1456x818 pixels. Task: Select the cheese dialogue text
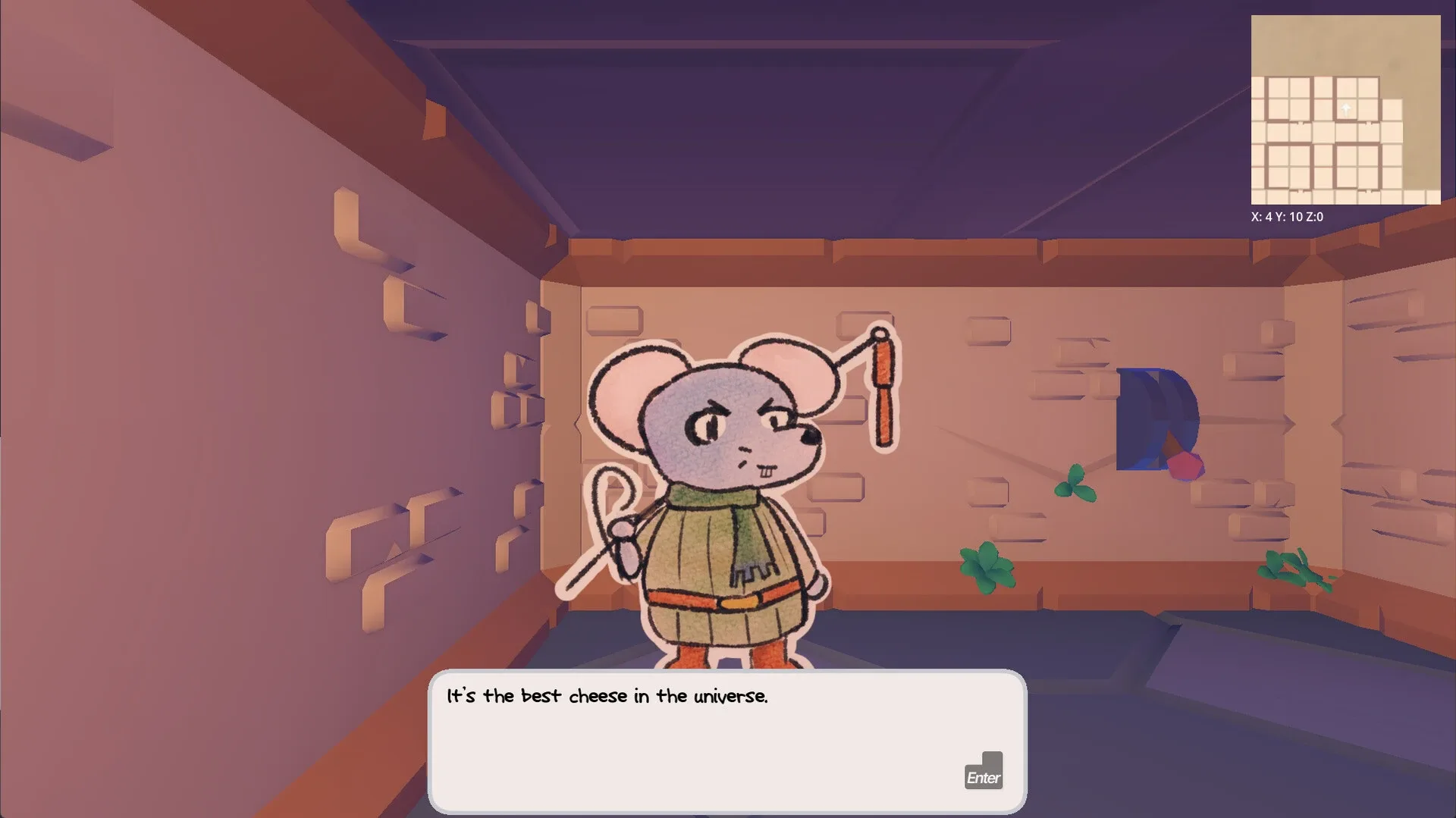607,697
